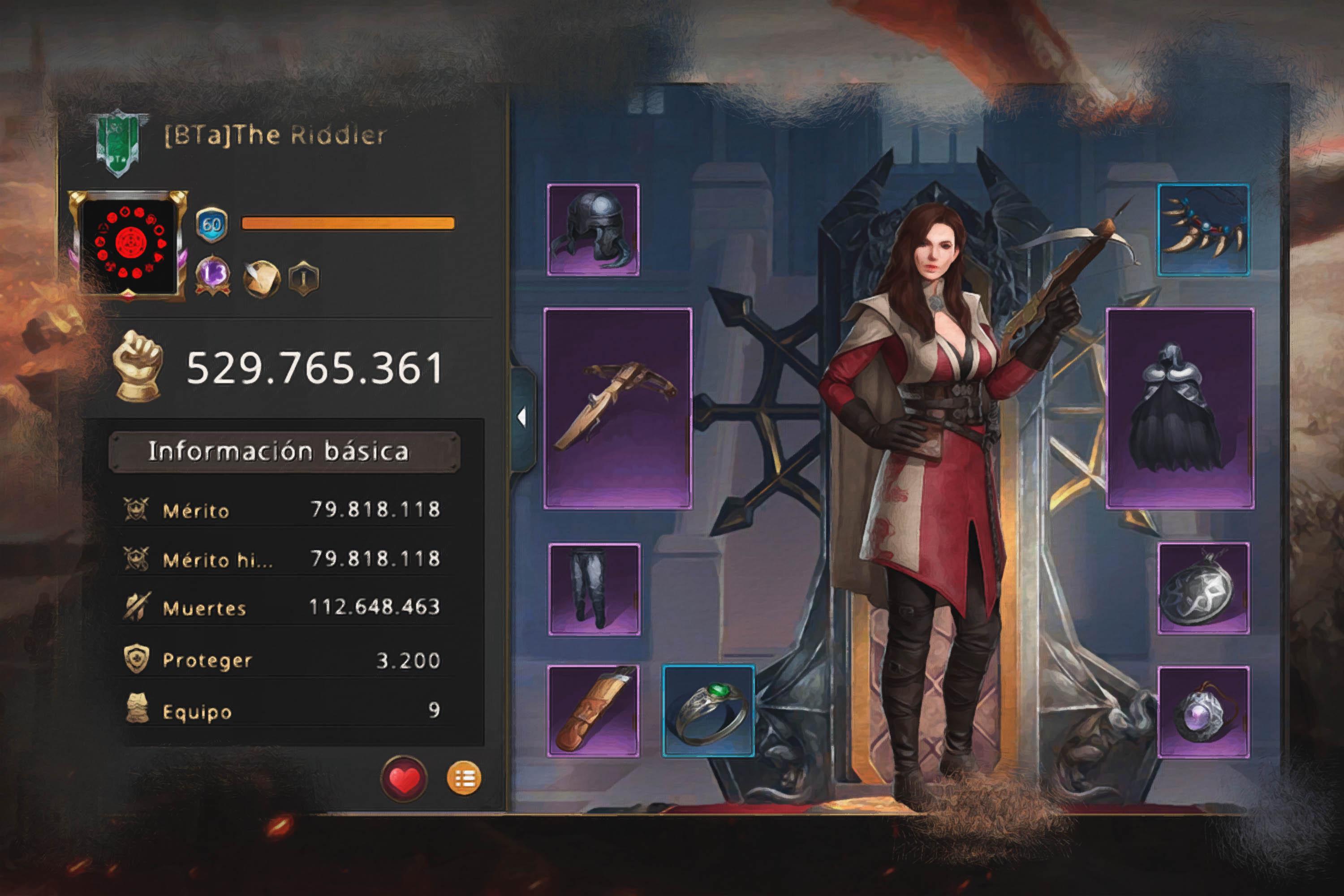Collapse the panel with the side arrow
This screenshot has width=1344, height=896.
(521, 417)
